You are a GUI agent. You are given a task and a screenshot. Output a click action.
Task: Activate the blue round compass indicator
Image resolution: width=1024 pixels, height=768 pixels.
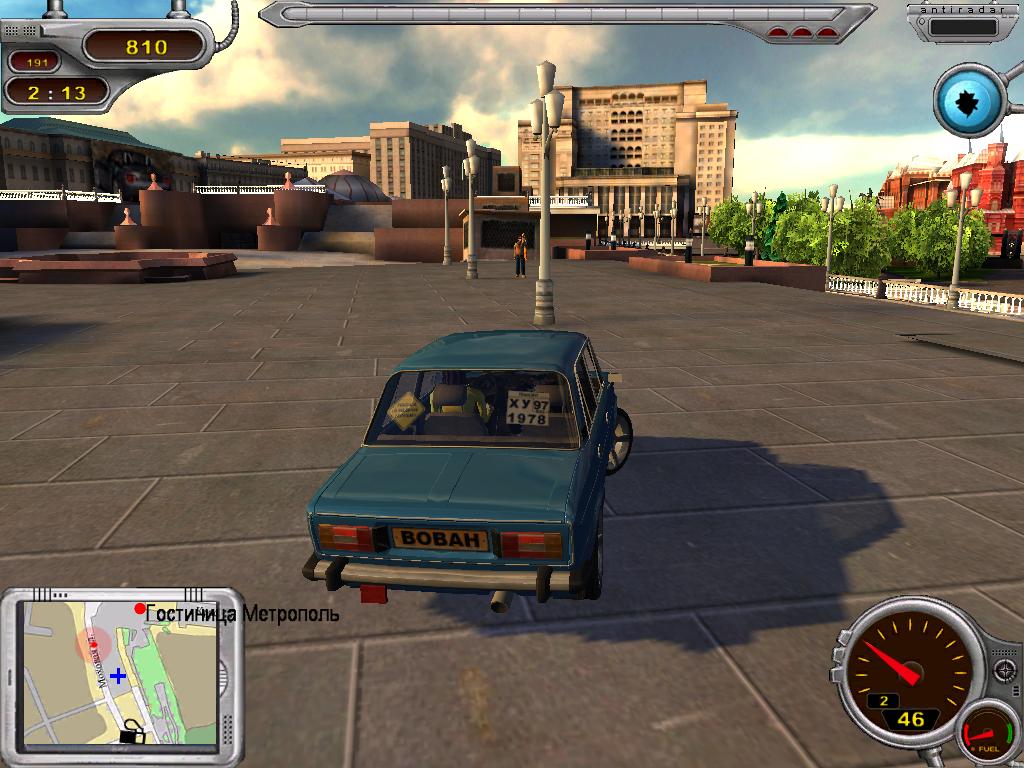(969, 100)
